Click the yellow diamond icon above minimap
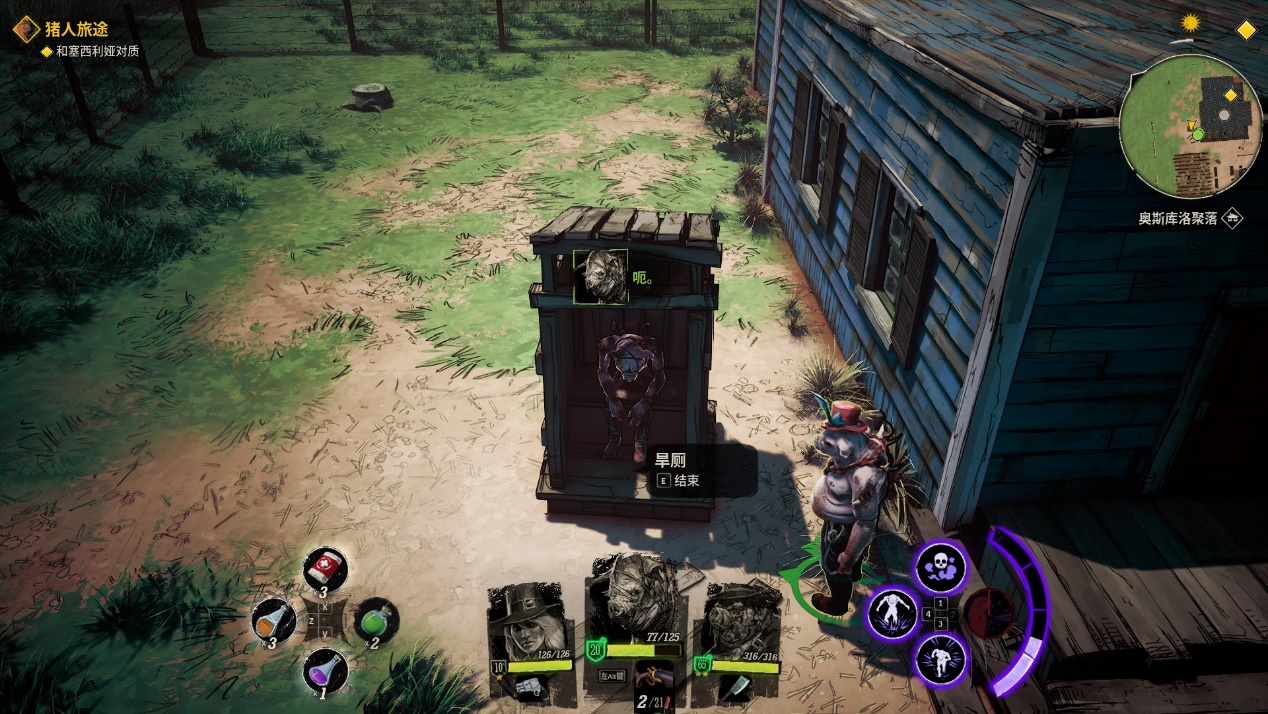Viewport: 1268px width, 714px height. pyautogui.click(x=1246, y=30)
